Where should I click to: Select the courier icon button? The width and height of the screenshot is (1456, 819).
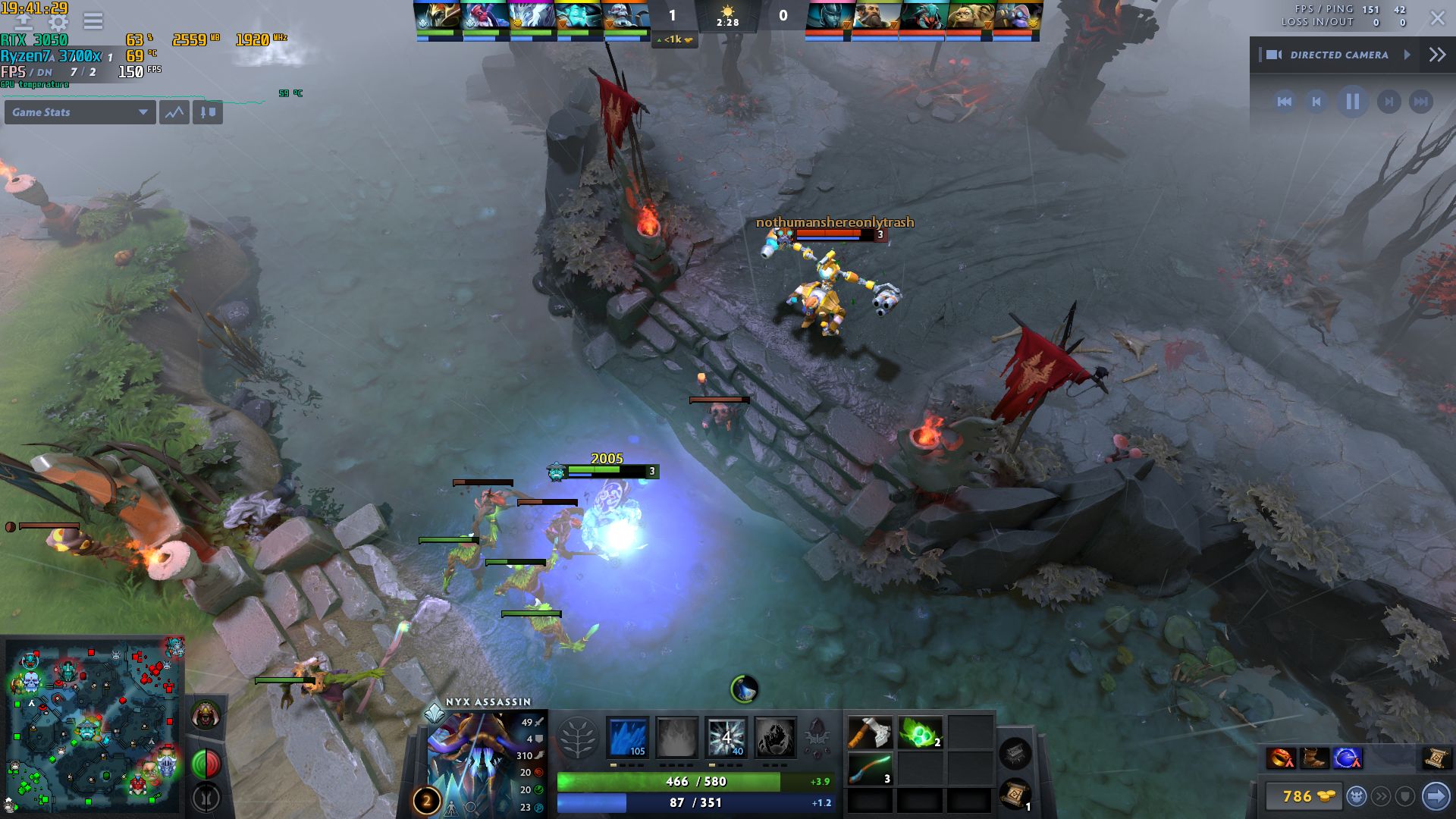(1357, 796)
